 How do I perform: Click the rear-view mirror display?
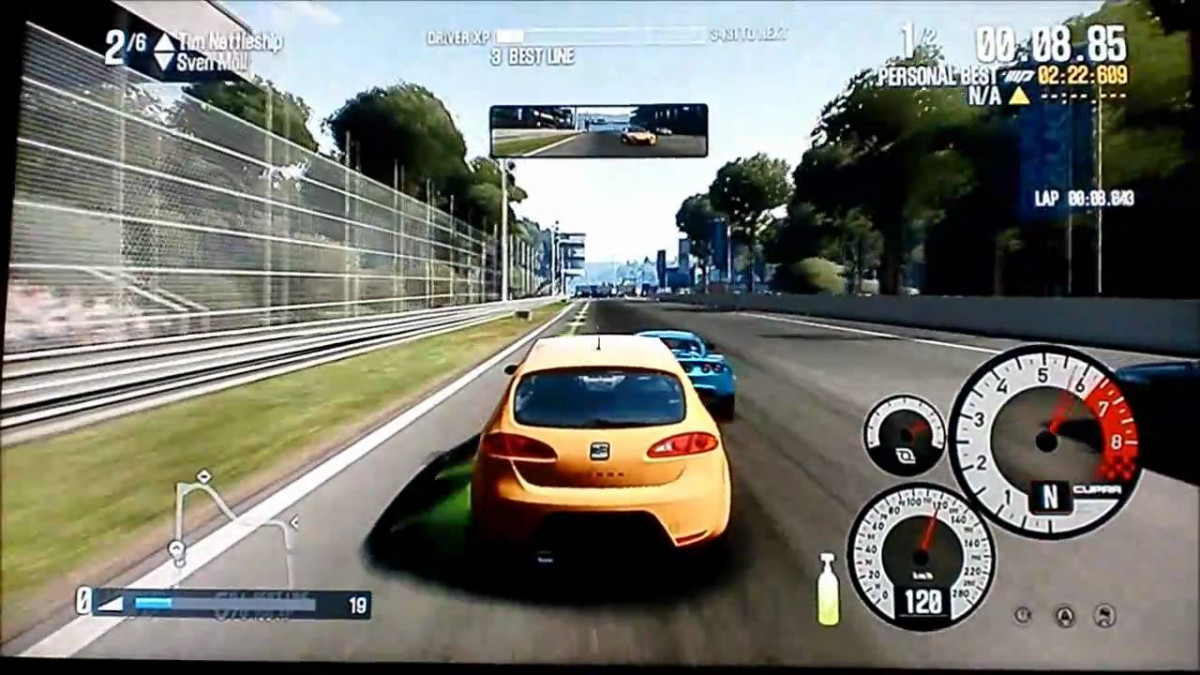(x=598, y=131)
